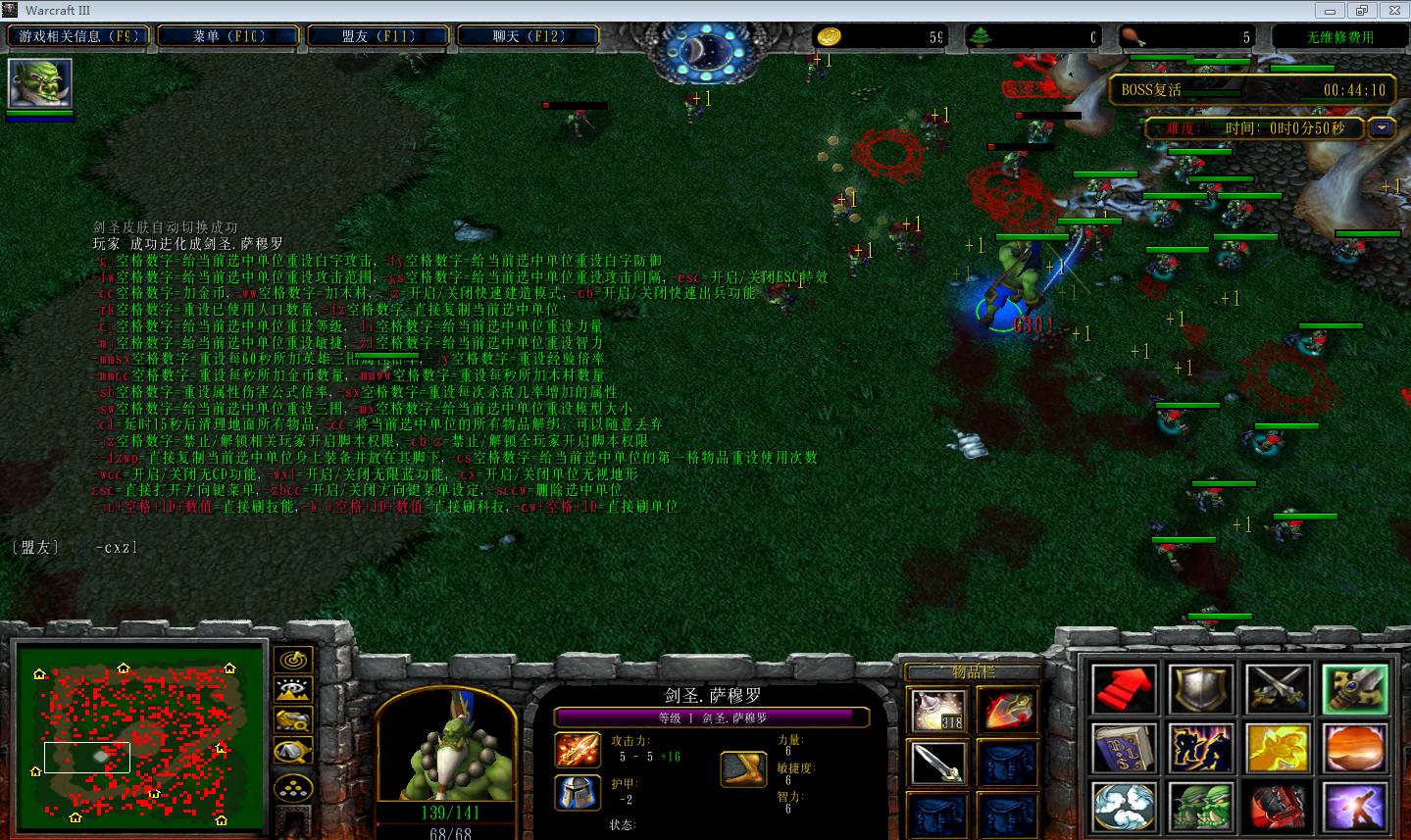Select the orc hero portrait icon
This screenshot has width=1411, height=840.
click(x=40, y=84)
